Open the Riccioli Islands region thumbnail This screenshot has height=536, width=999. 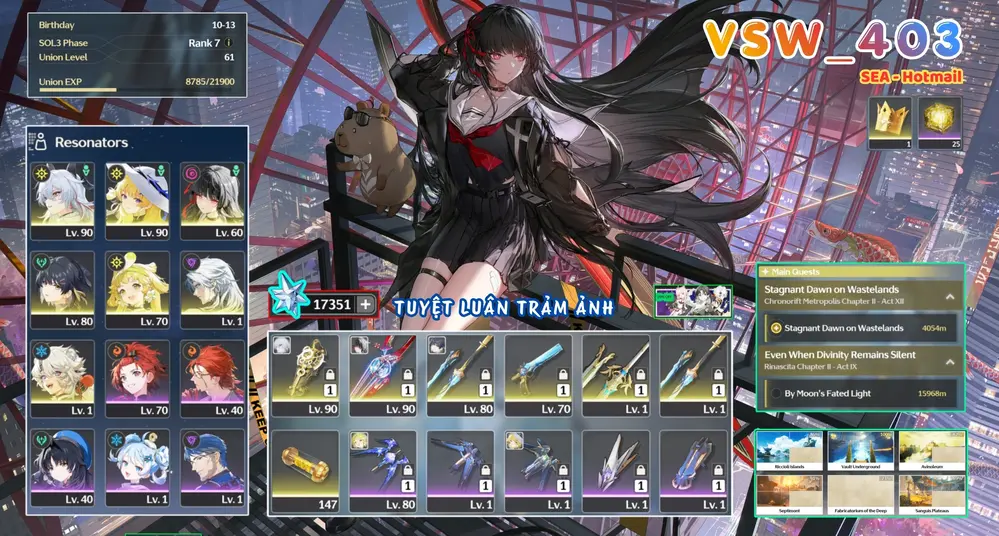point(789,450)
